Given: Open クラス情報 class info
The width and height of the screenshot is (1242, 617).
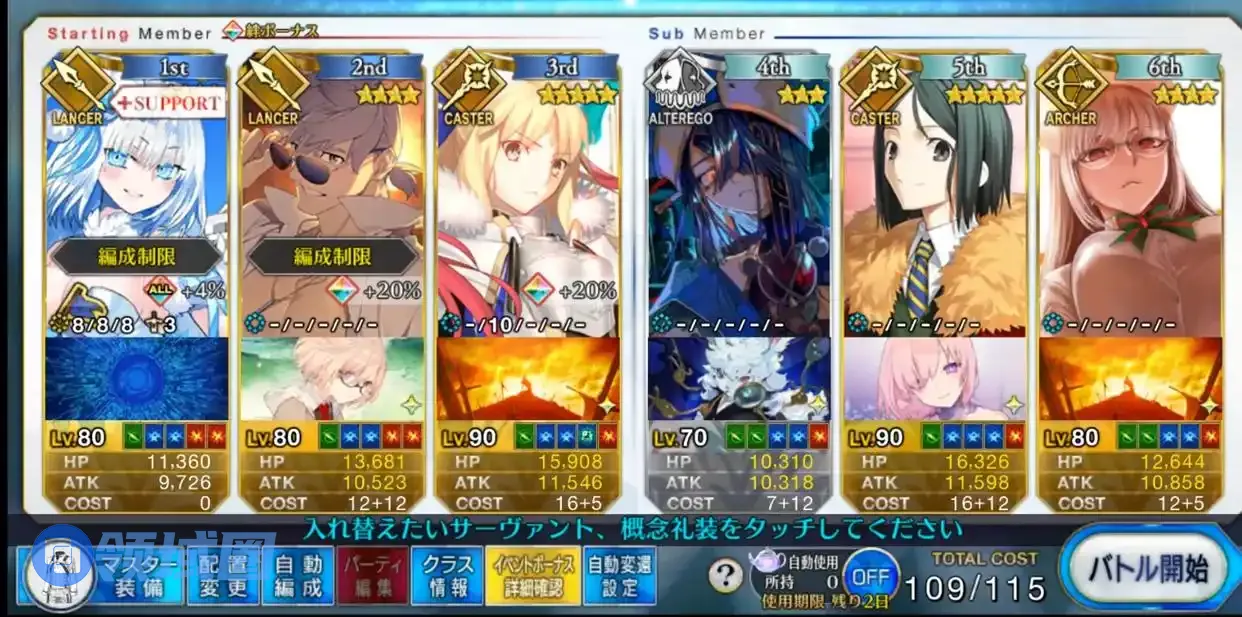Looking at the screenshot, I should 446,576.
